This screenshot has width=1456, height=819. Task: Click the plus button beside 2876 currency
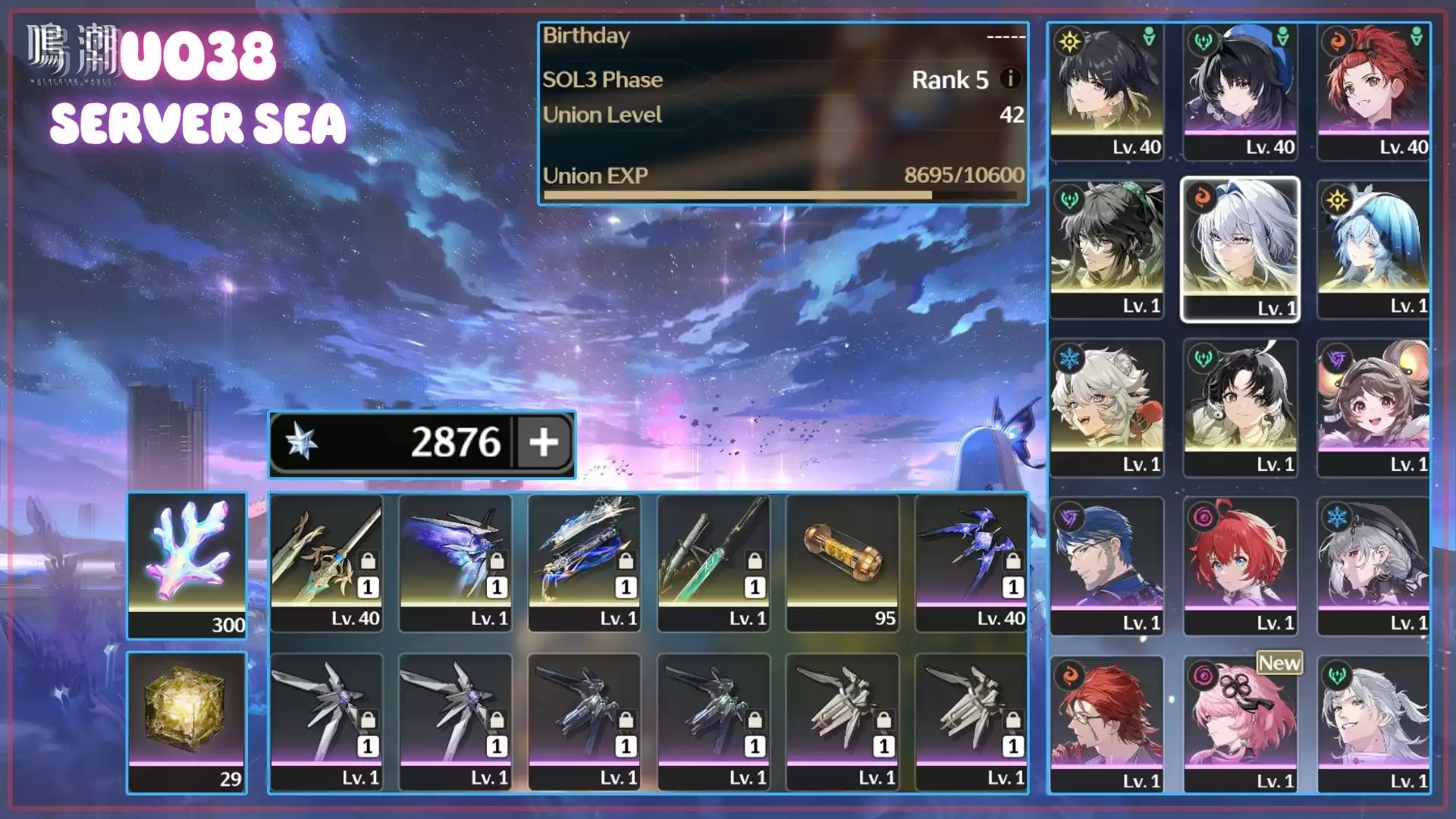[544, 442]
